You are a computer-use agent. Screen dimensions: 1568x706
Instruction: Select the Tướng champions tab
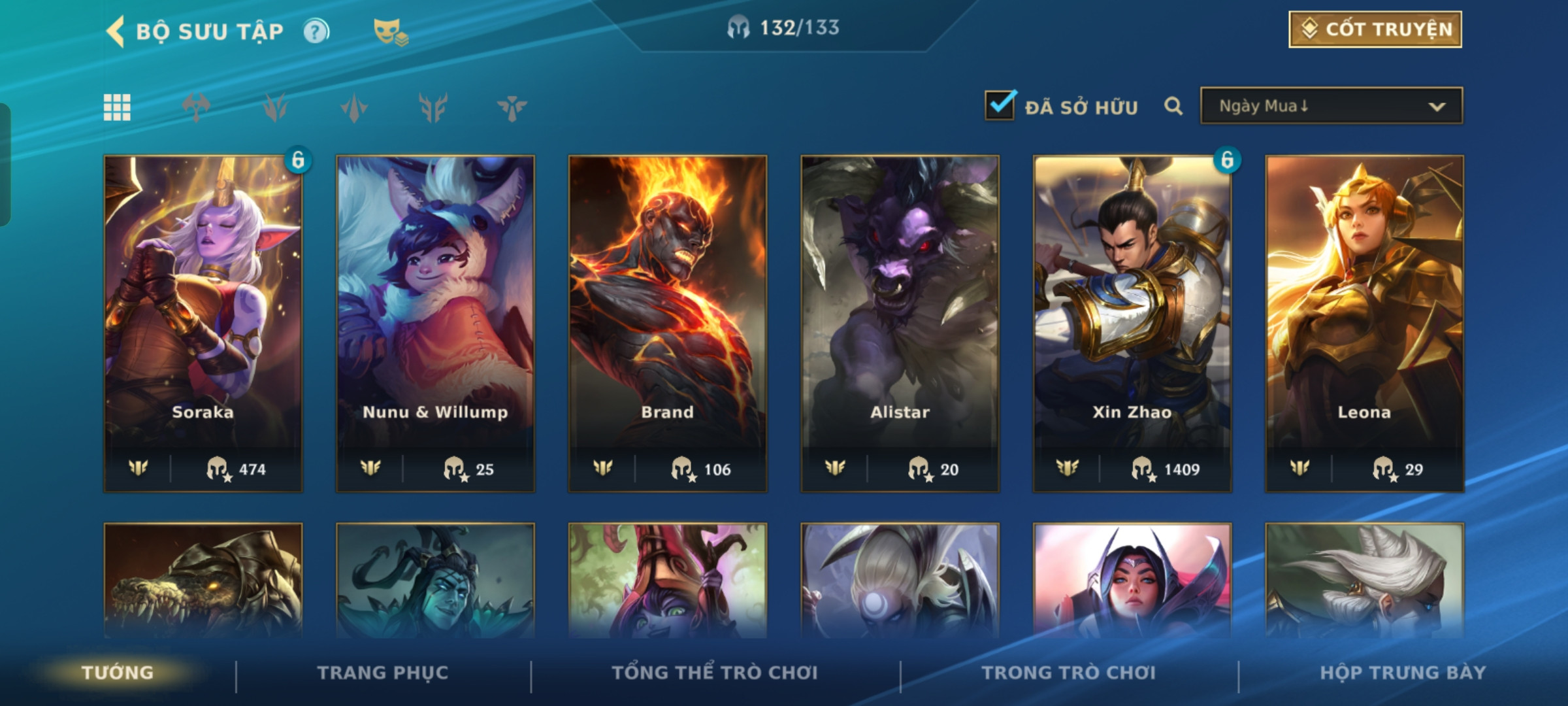point(118,673)
